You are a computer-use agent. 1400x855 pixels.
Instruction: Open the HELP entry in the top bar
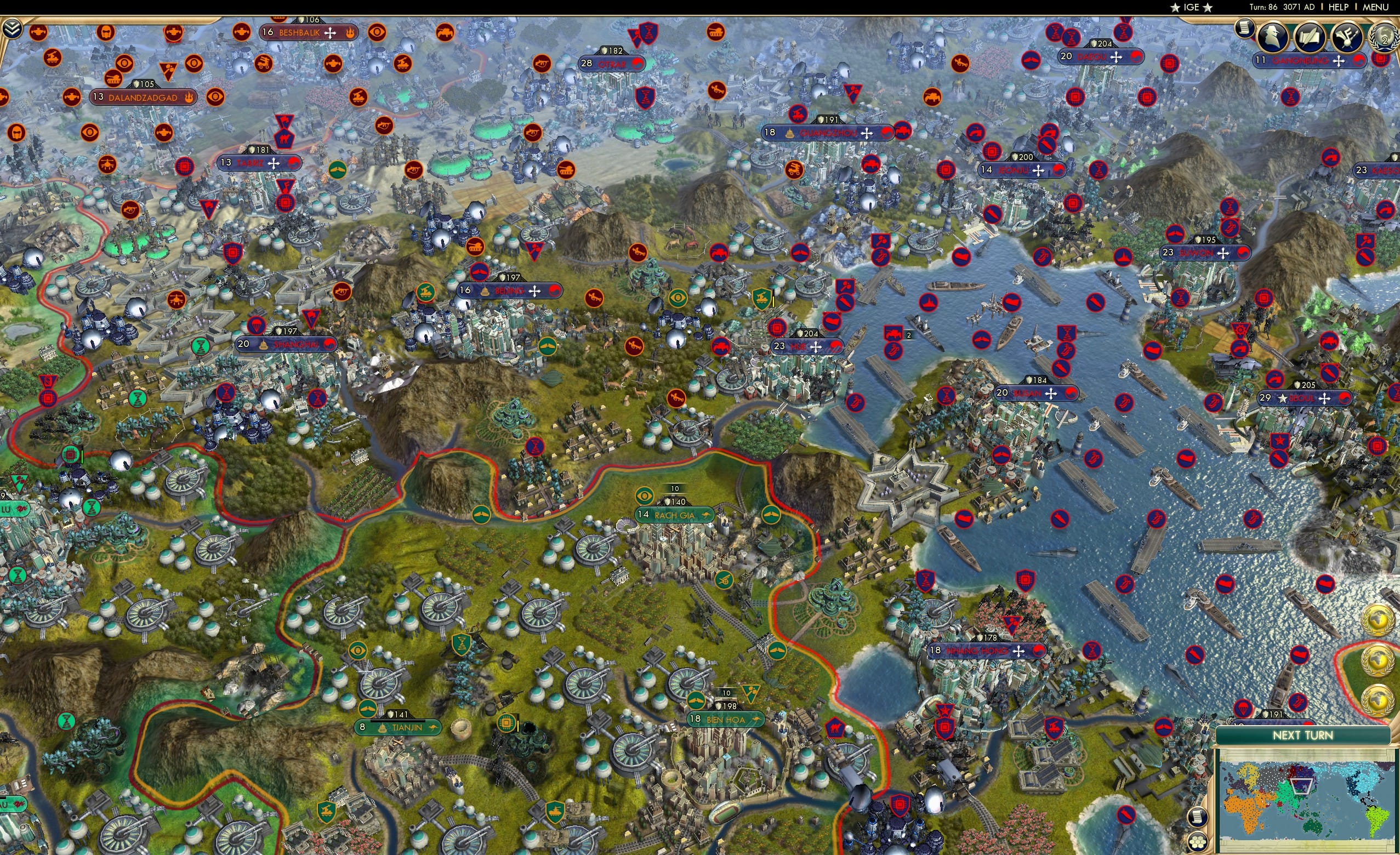(x=1338, y=7)
